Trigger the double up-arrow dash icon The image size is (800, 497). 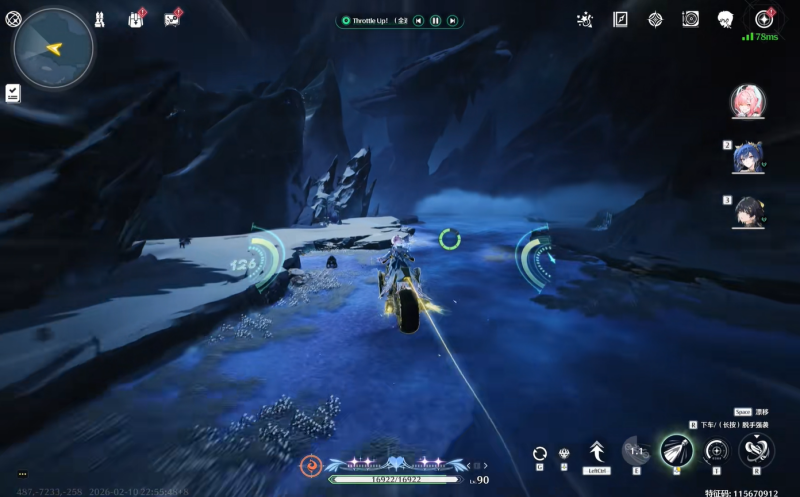(x=598, y=452)
